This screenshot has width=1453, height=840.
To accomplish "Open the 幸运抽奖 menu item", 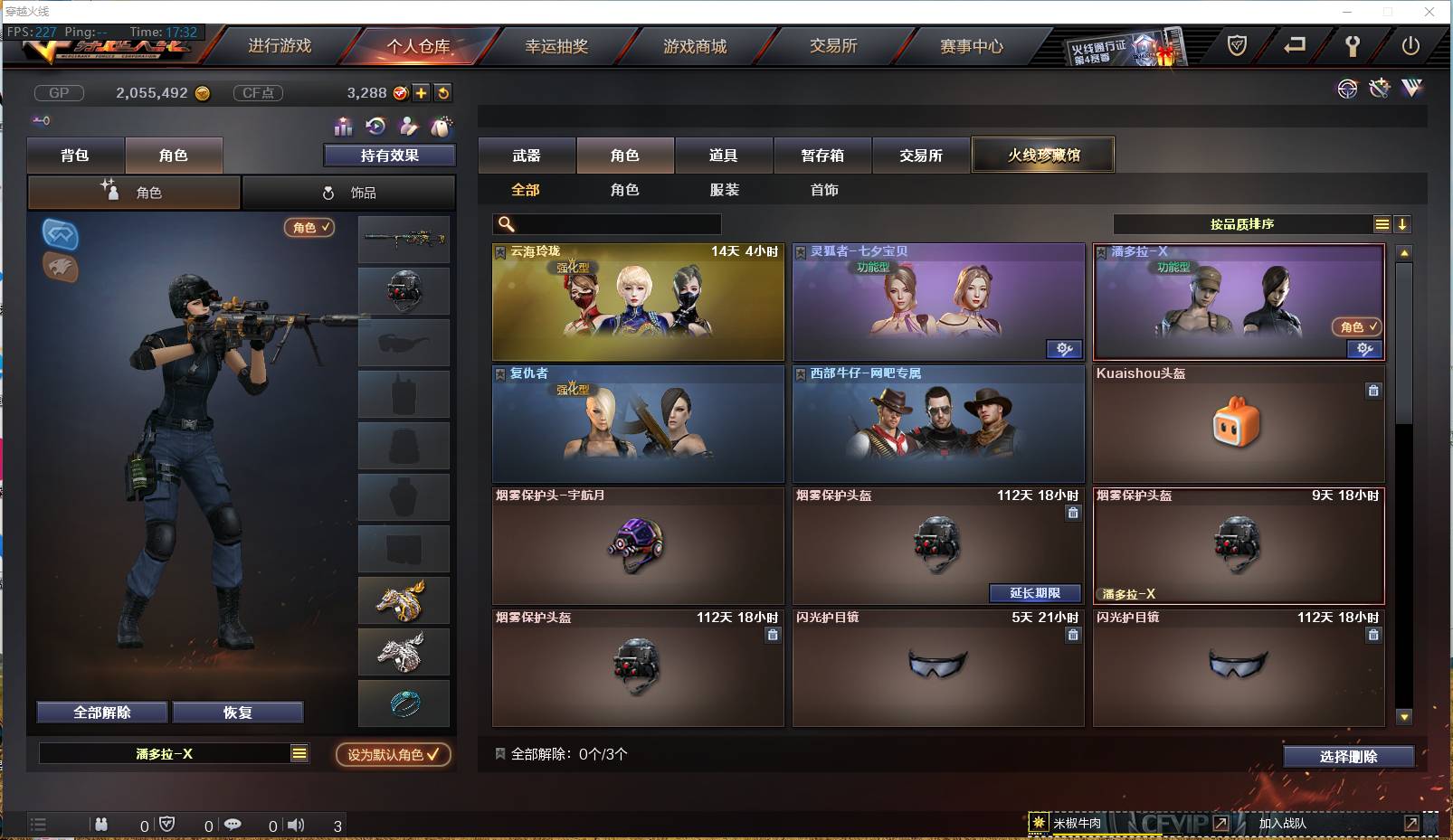I will coord(556,46).
